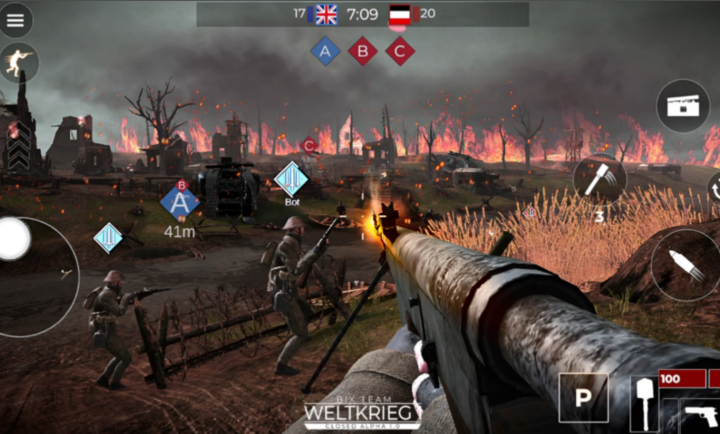Tap the running soldier stance icon

(18, 63)
